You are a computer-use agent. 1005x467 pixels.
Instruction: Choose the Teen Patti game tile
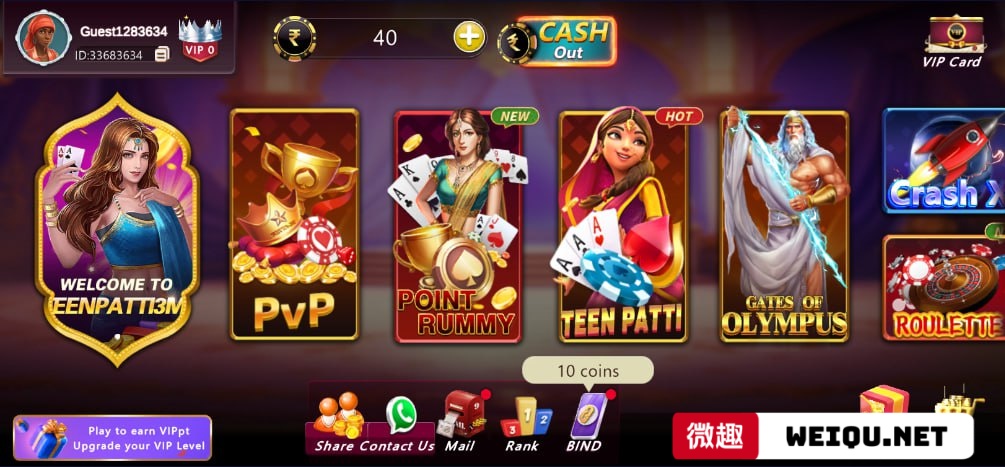tap(622, 225)
